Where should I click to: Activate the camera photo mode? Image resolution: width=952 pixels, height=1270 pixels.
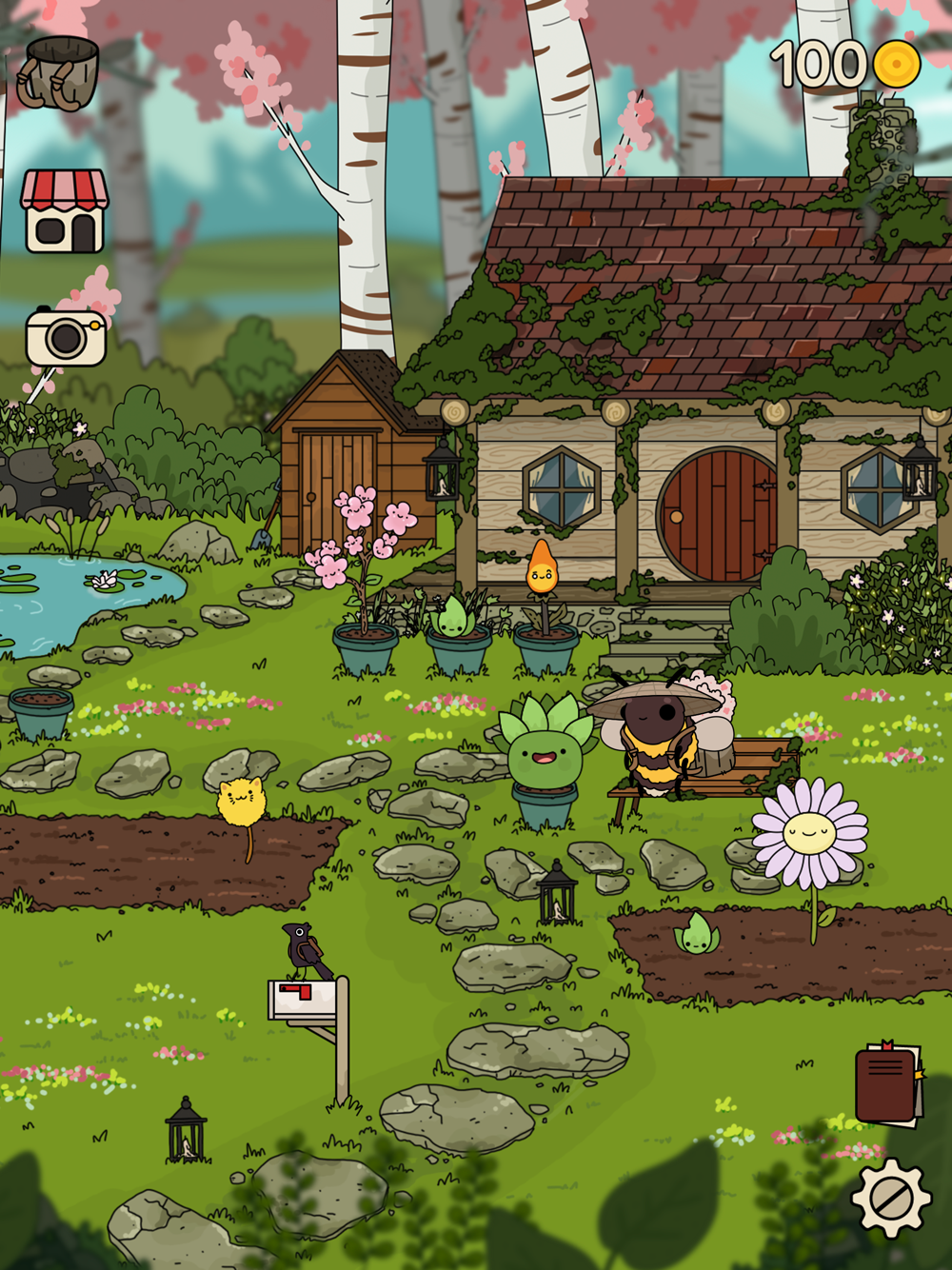click(x=65, y=337)
